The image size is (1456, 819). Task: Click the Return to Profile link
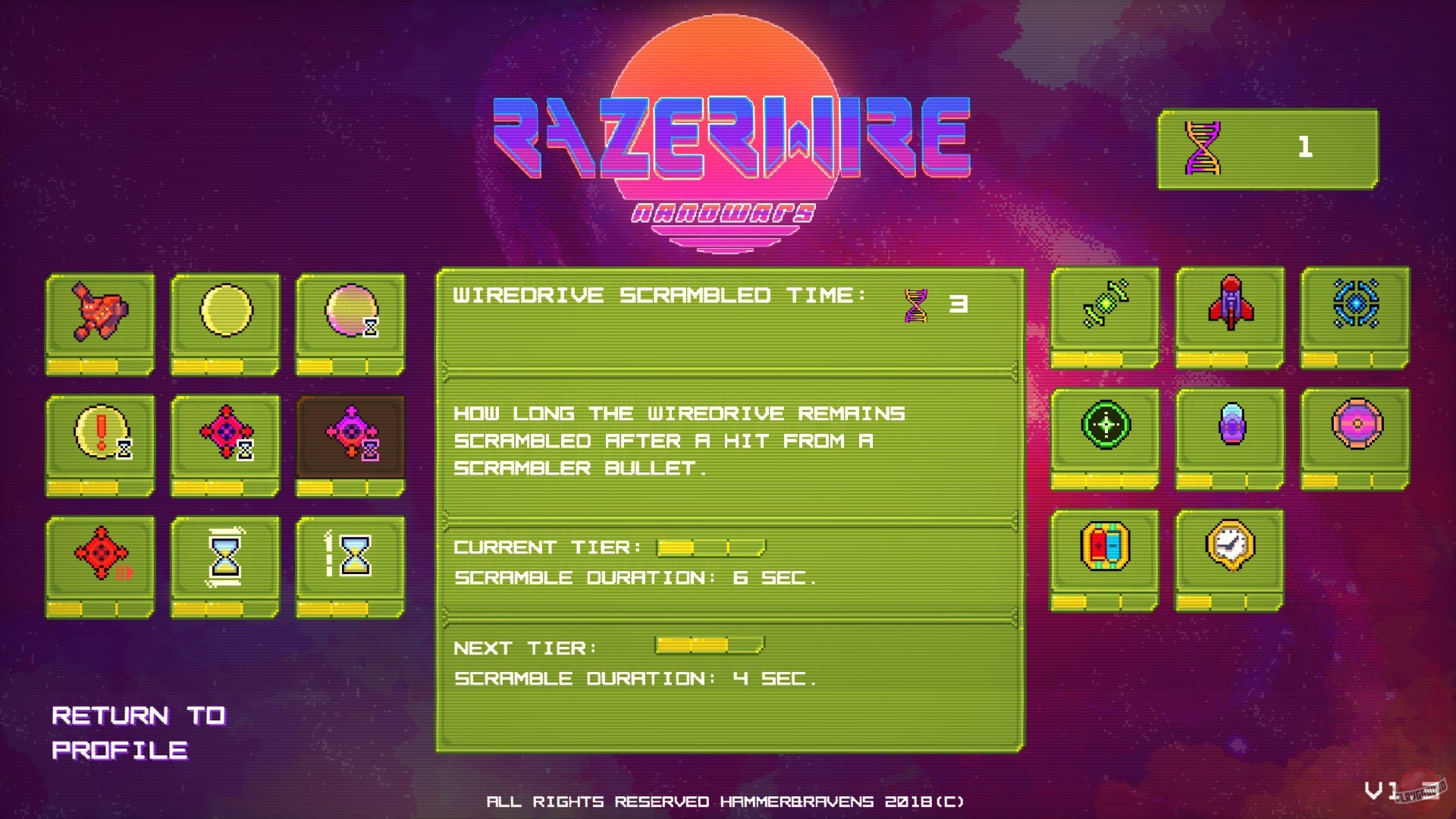click(x=139, y=732)
